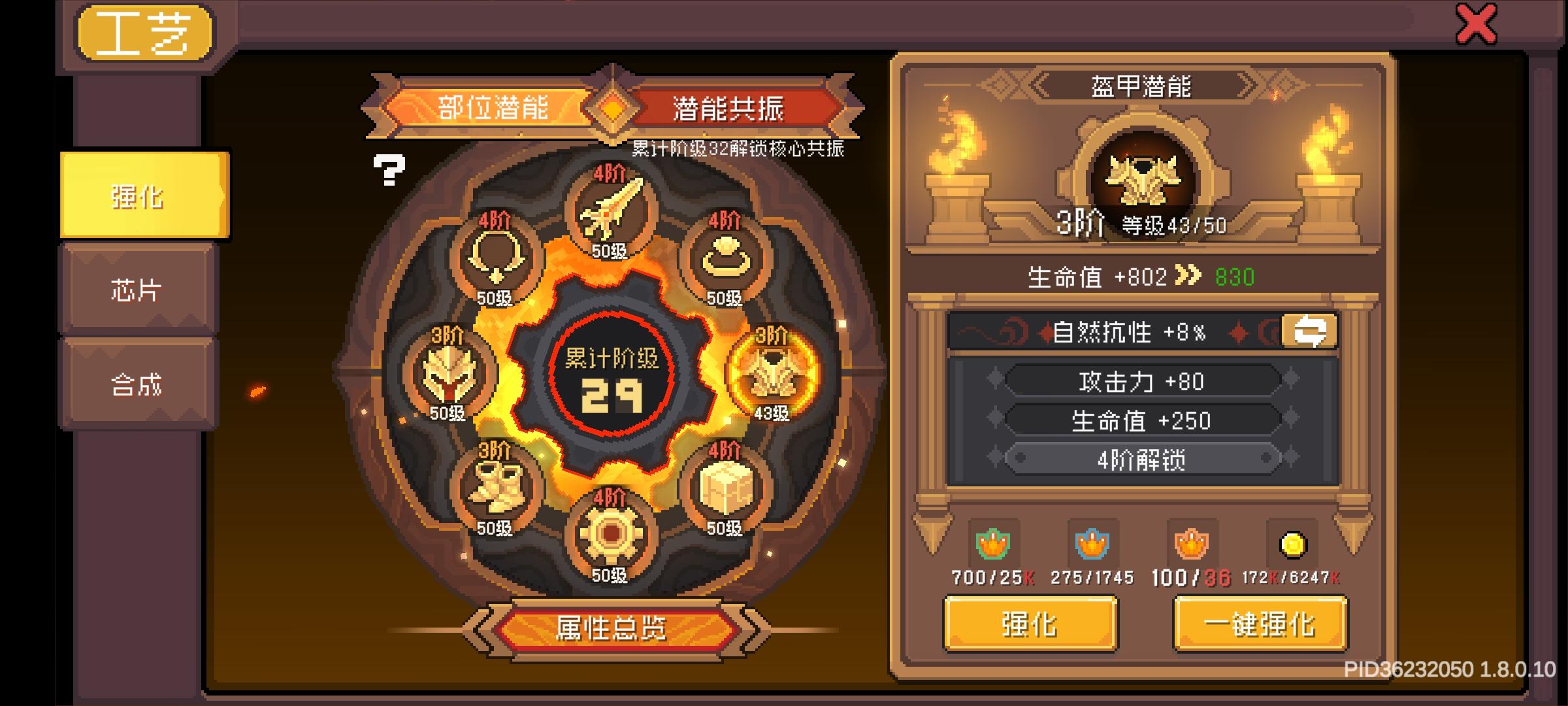This screenshot has height=706, width=1568.
Task: Switch to the 合成 tab
Action: click(137, 386)
